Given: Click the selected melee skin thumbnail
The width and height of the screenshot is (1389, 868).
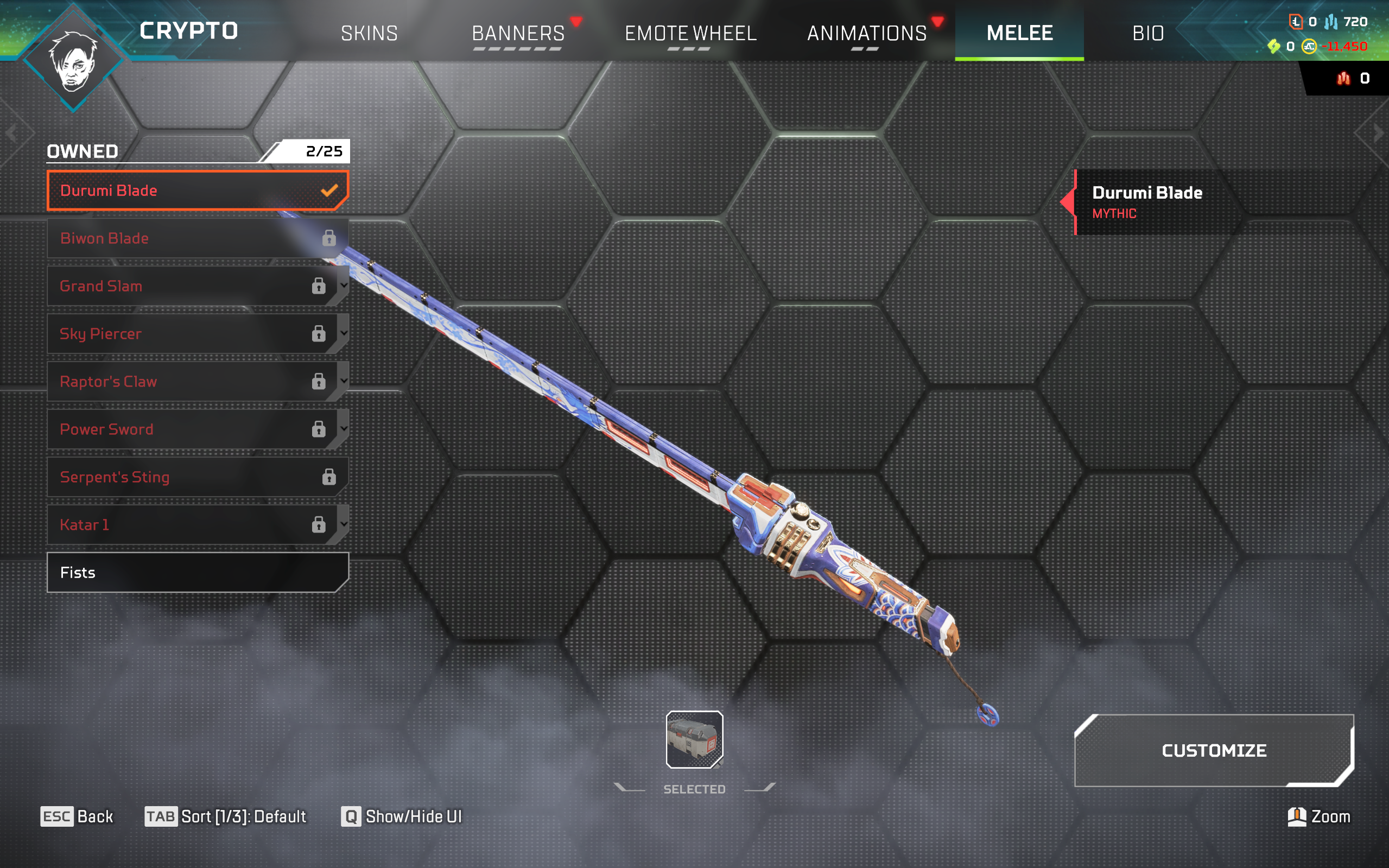Looking at the screenshot, I should click(694, 739).
